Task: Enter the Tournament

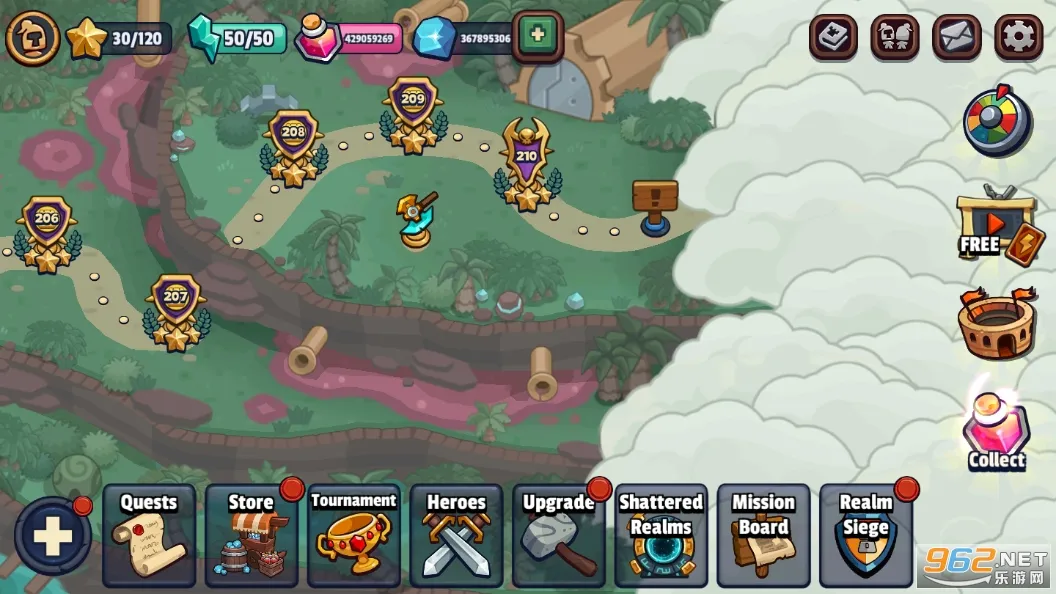Action: click(x=353, y=535)
